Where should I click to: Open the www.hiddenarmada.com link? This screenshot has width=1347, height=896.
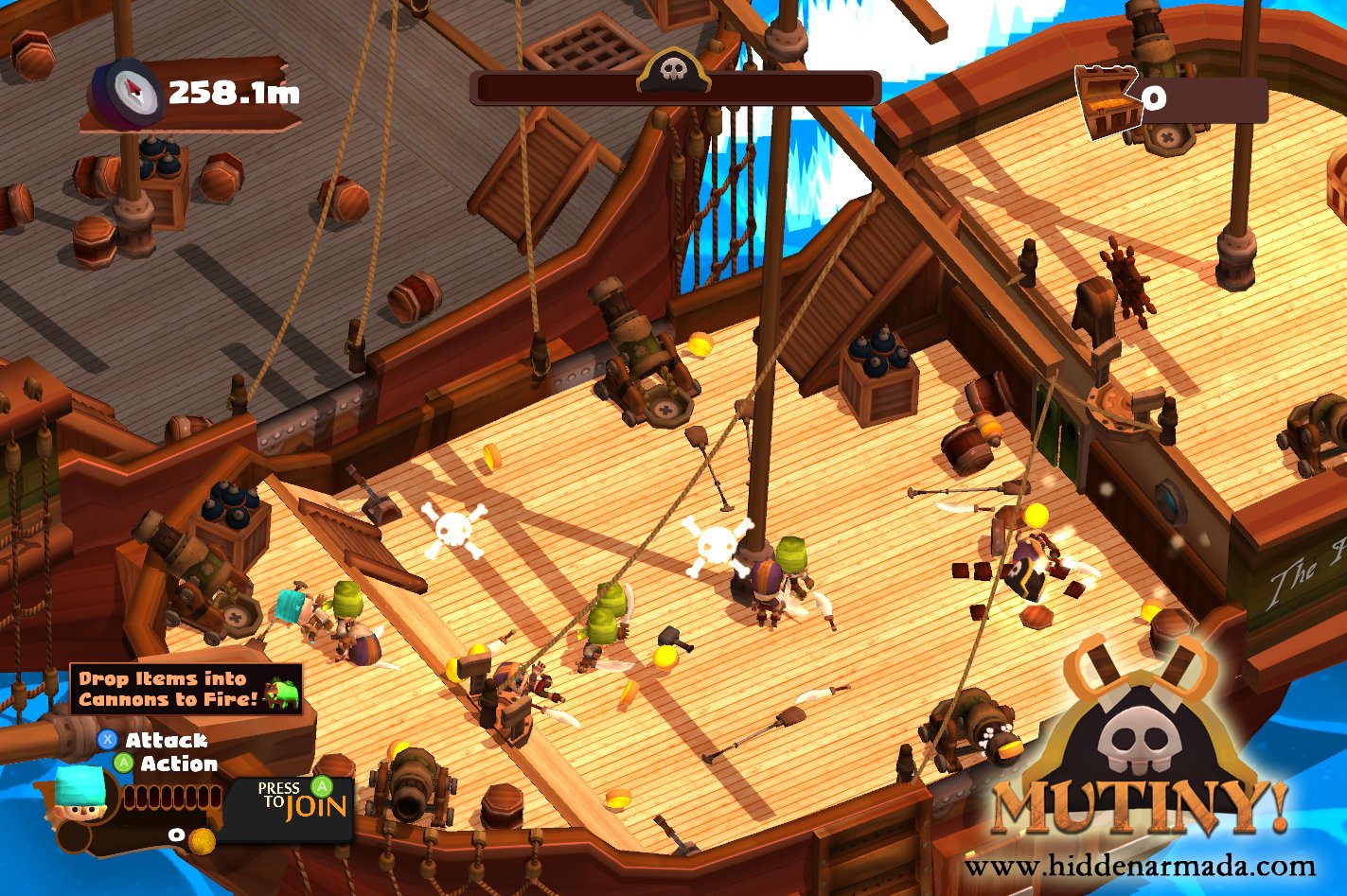point(1139,868)
